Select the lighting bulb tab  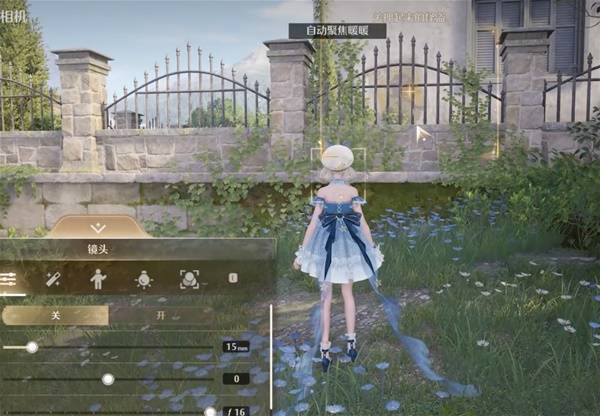(143, 279)
